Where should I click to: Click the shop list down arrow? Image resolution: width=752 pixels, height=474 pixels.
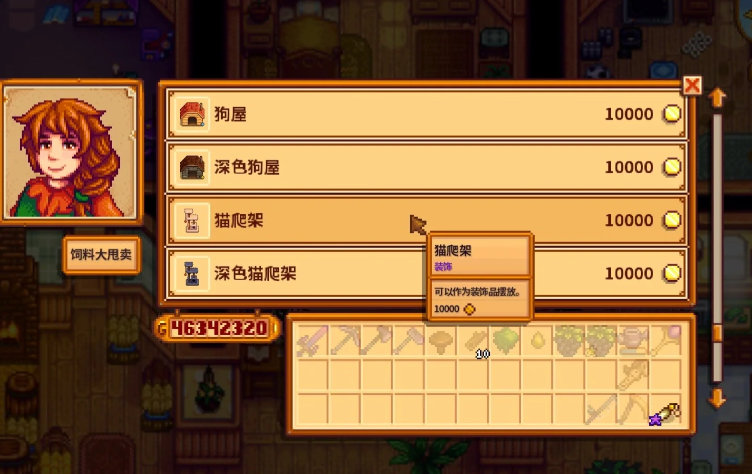coord(716,398)
